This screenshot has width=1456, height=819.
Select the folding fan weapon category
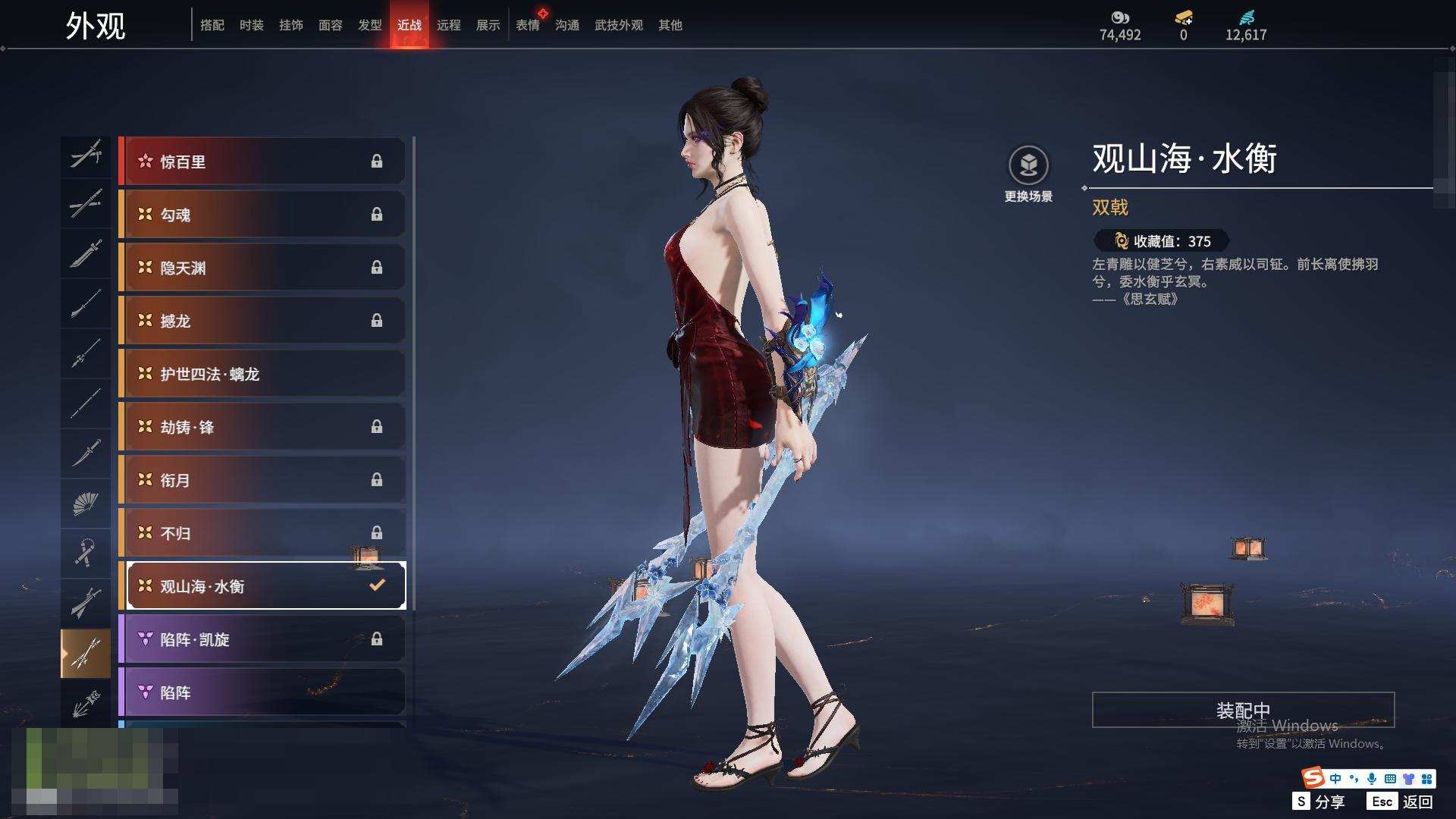tap(85, 503)
